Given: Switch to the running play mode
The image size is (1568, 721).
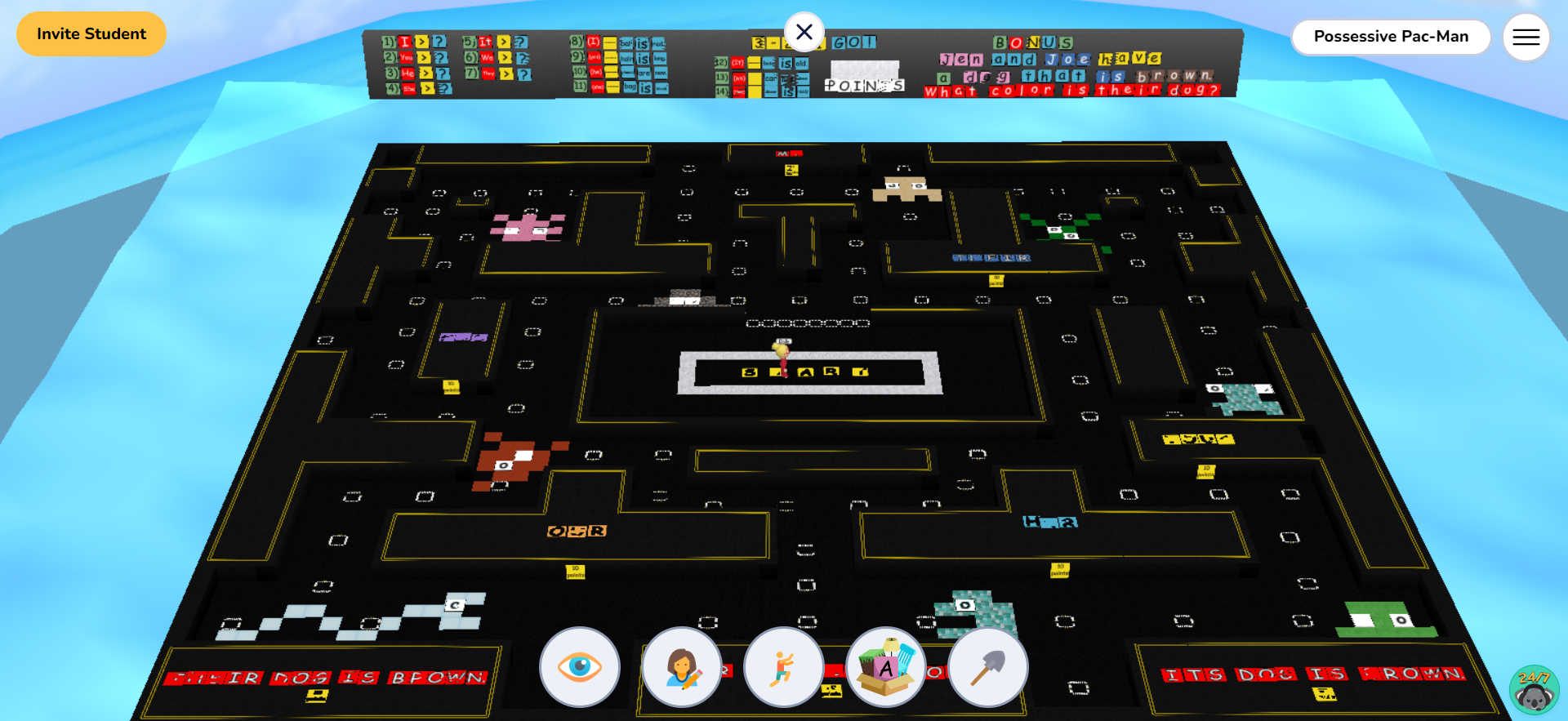Looking at the screenshot, I should coord(783,667).
